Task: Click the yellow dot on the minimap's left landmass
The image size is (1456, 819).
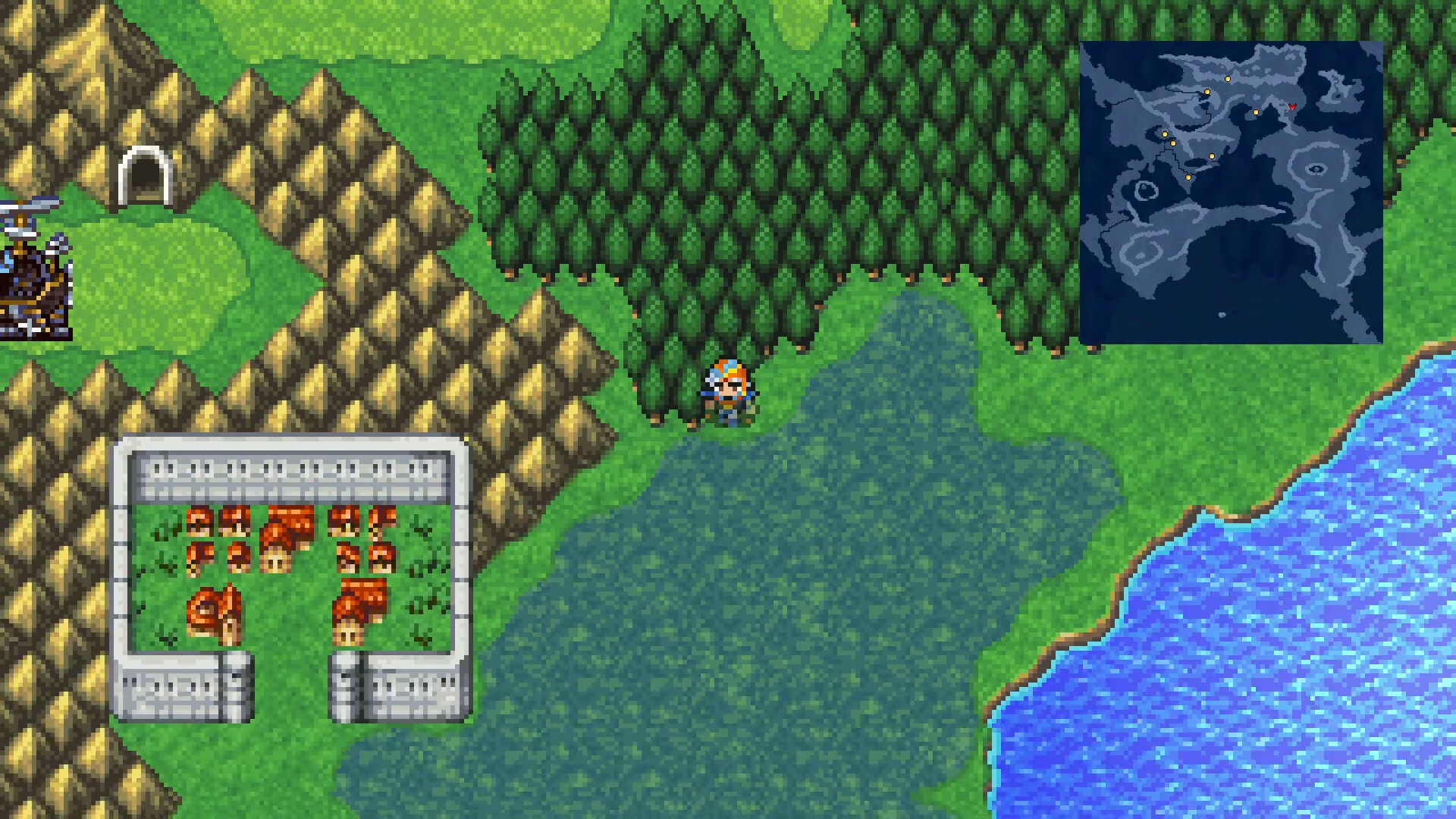Action: (x=1164, y=134)
